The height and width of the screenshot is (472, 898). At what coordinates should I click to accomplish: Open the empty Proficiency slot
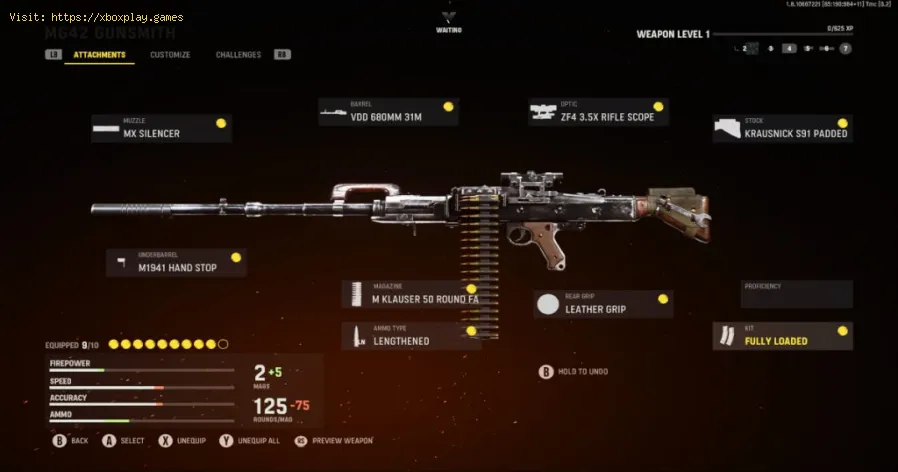point(796,294)
